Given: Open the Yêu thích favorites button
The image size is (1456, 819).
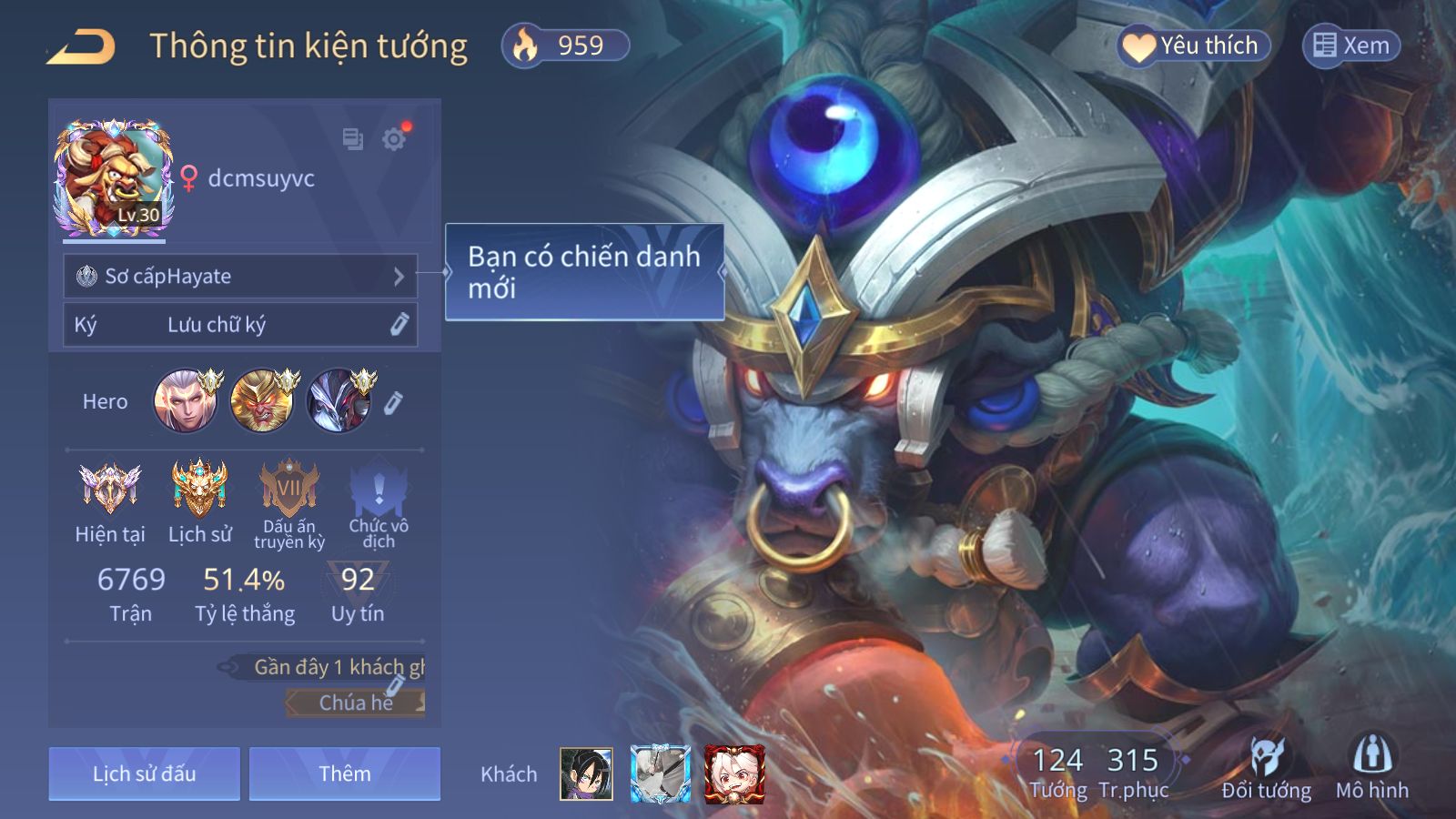Looking at the screenshot, I should pyautogui.click(x=1193, y=45).
